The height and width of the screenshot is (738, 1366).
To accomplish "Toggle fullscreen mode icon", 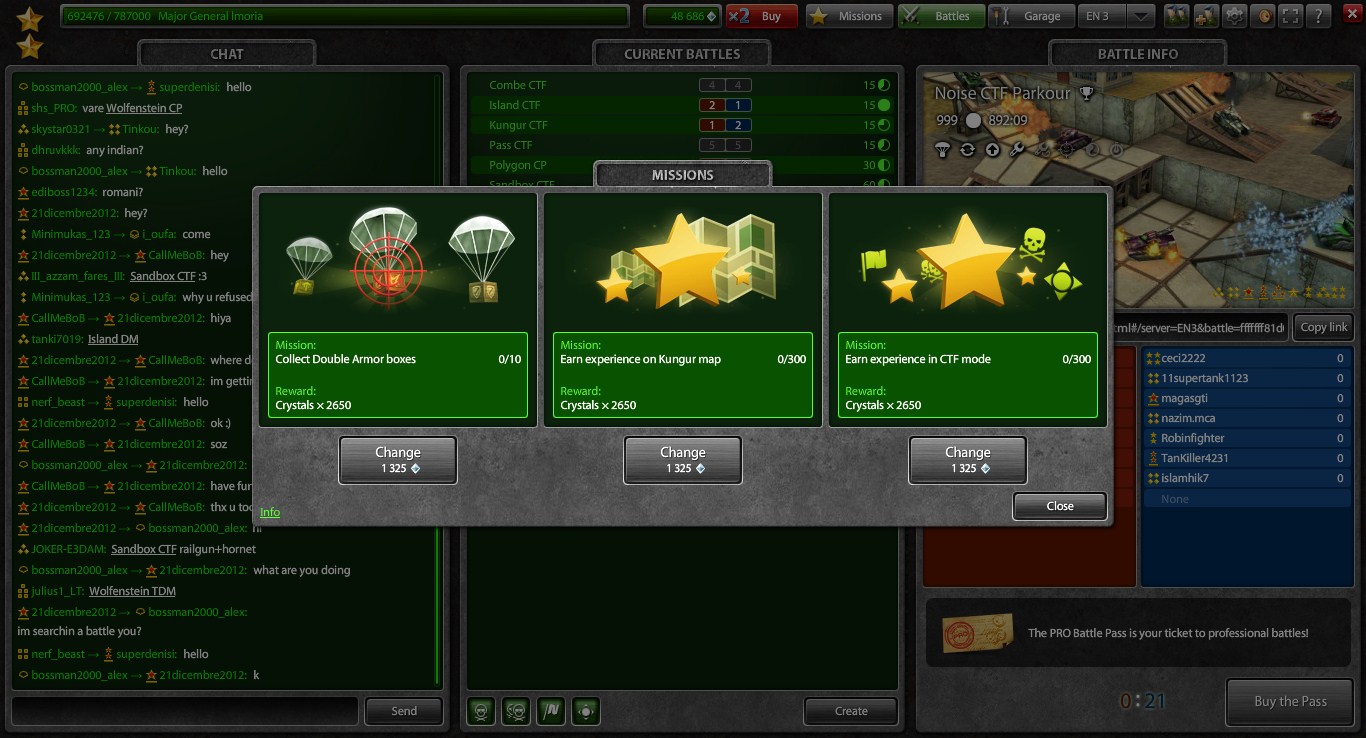I will pos(1291,16).
